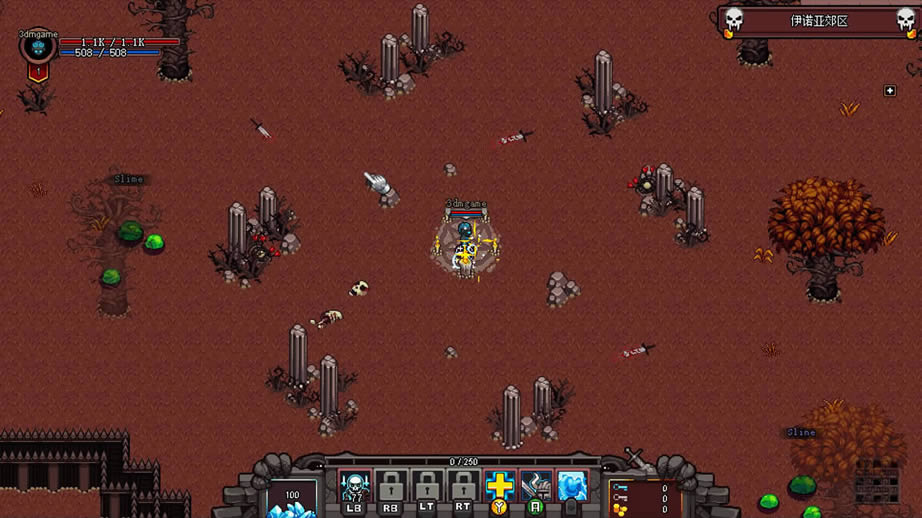
Task: Select the armored knight attack skill
Action: tap(536, 487)
